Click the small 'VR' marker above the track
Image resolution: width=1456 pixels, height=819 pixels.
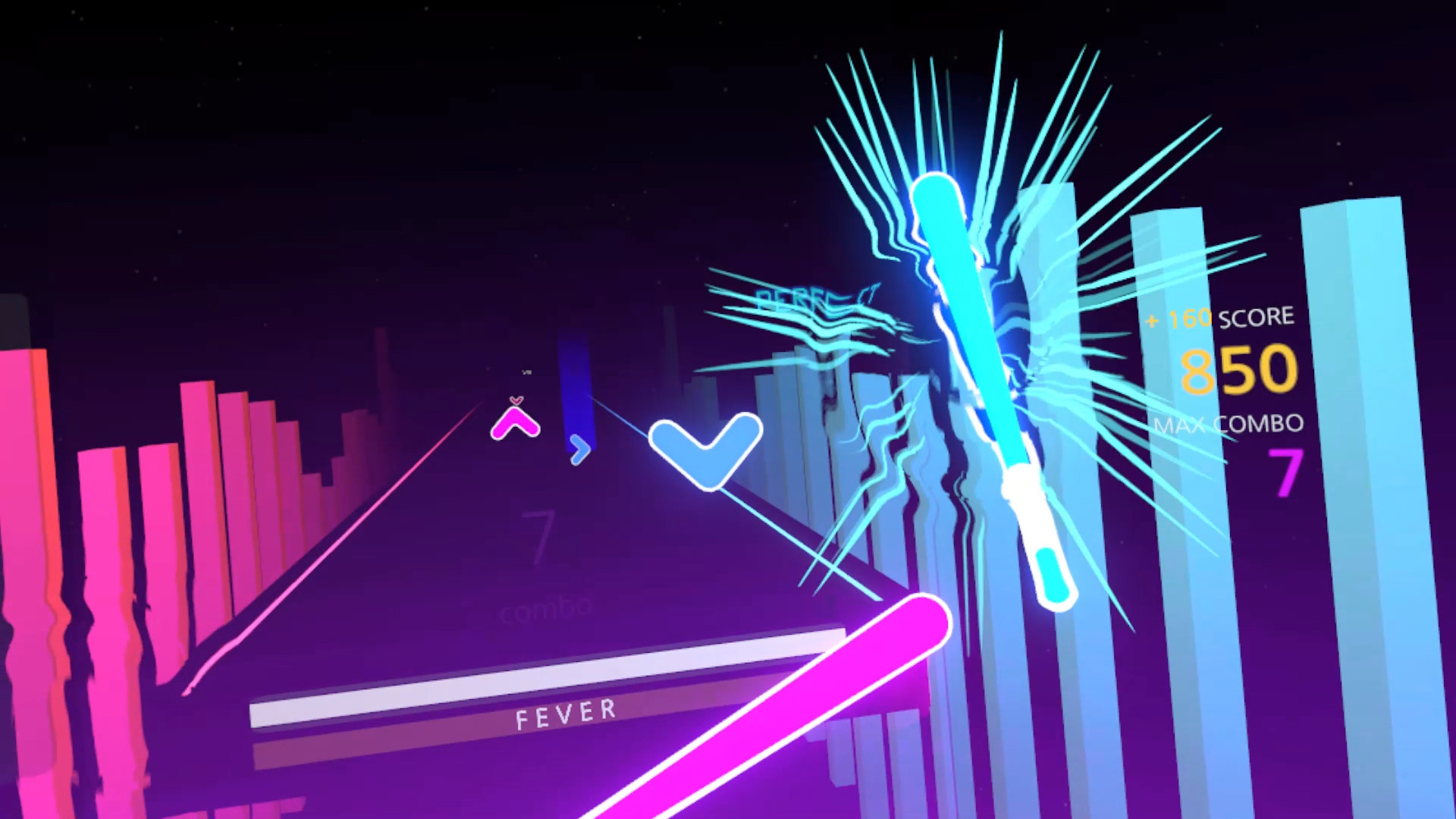526,372
